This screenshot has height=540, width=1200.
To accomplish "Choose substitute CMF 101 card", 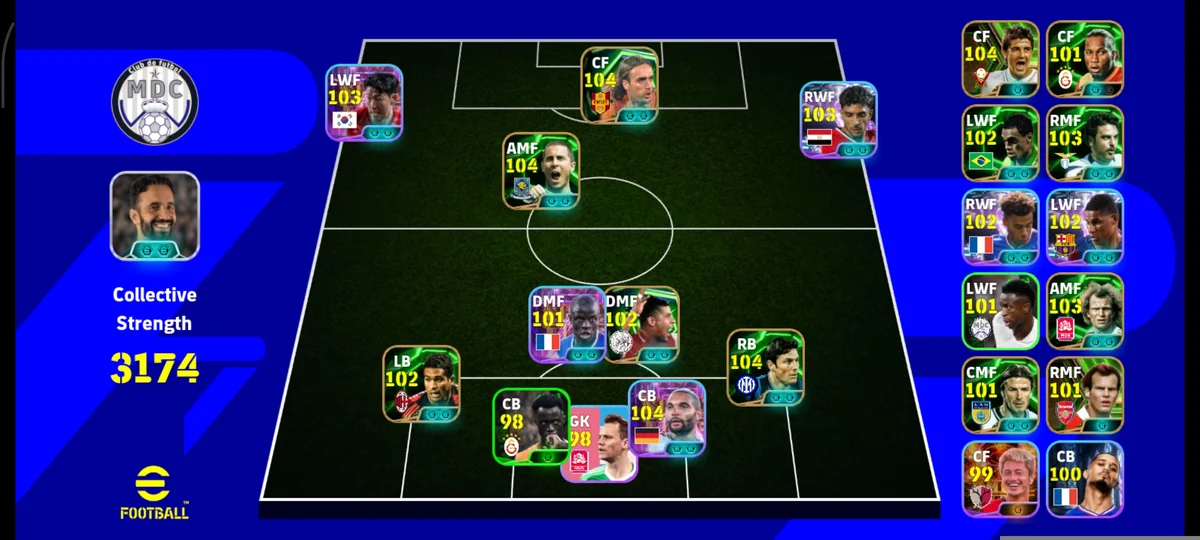I will point(1001,395).
